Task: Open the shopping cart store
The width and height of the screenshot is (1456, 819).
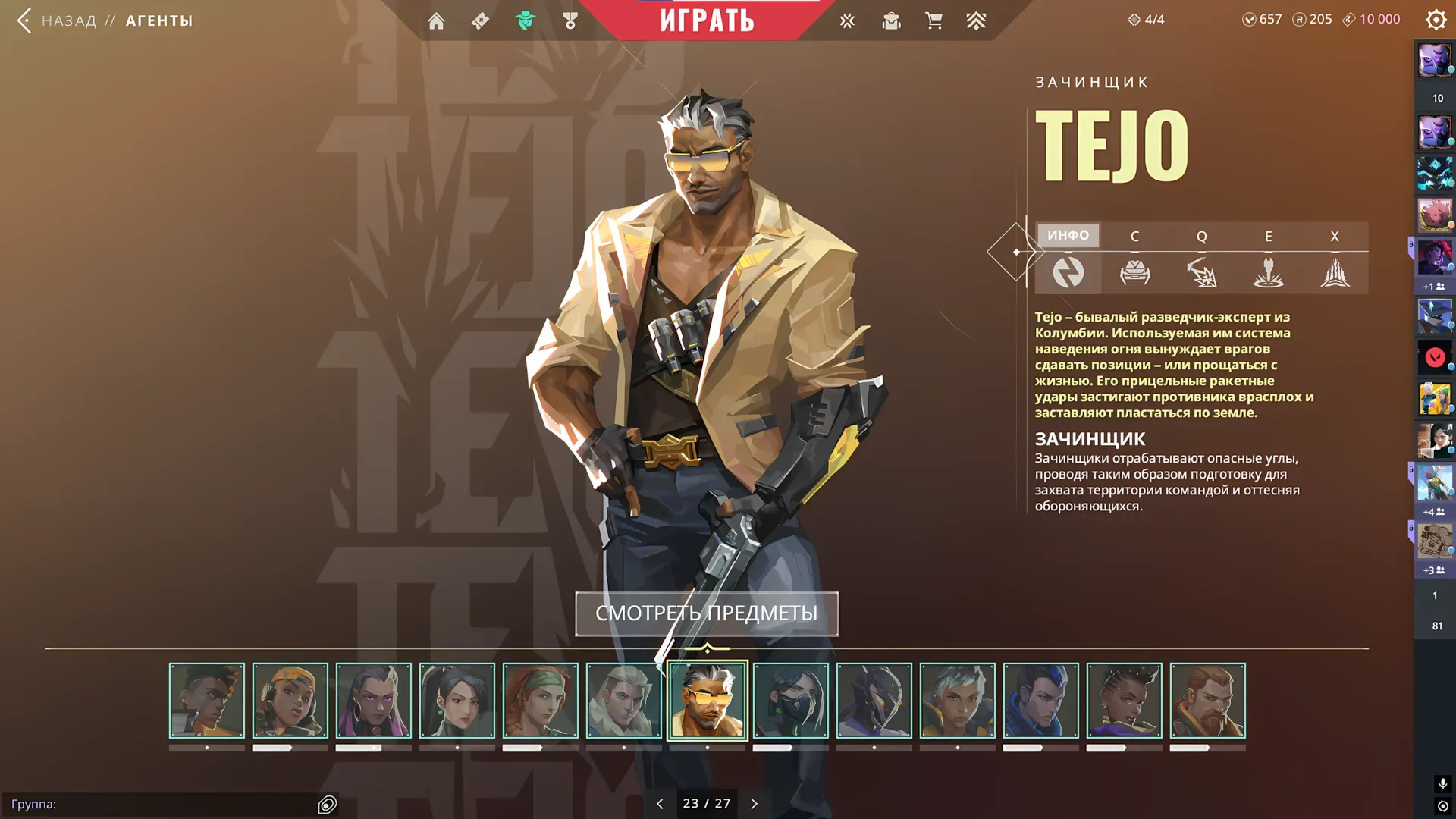Action: click(934, 21)
